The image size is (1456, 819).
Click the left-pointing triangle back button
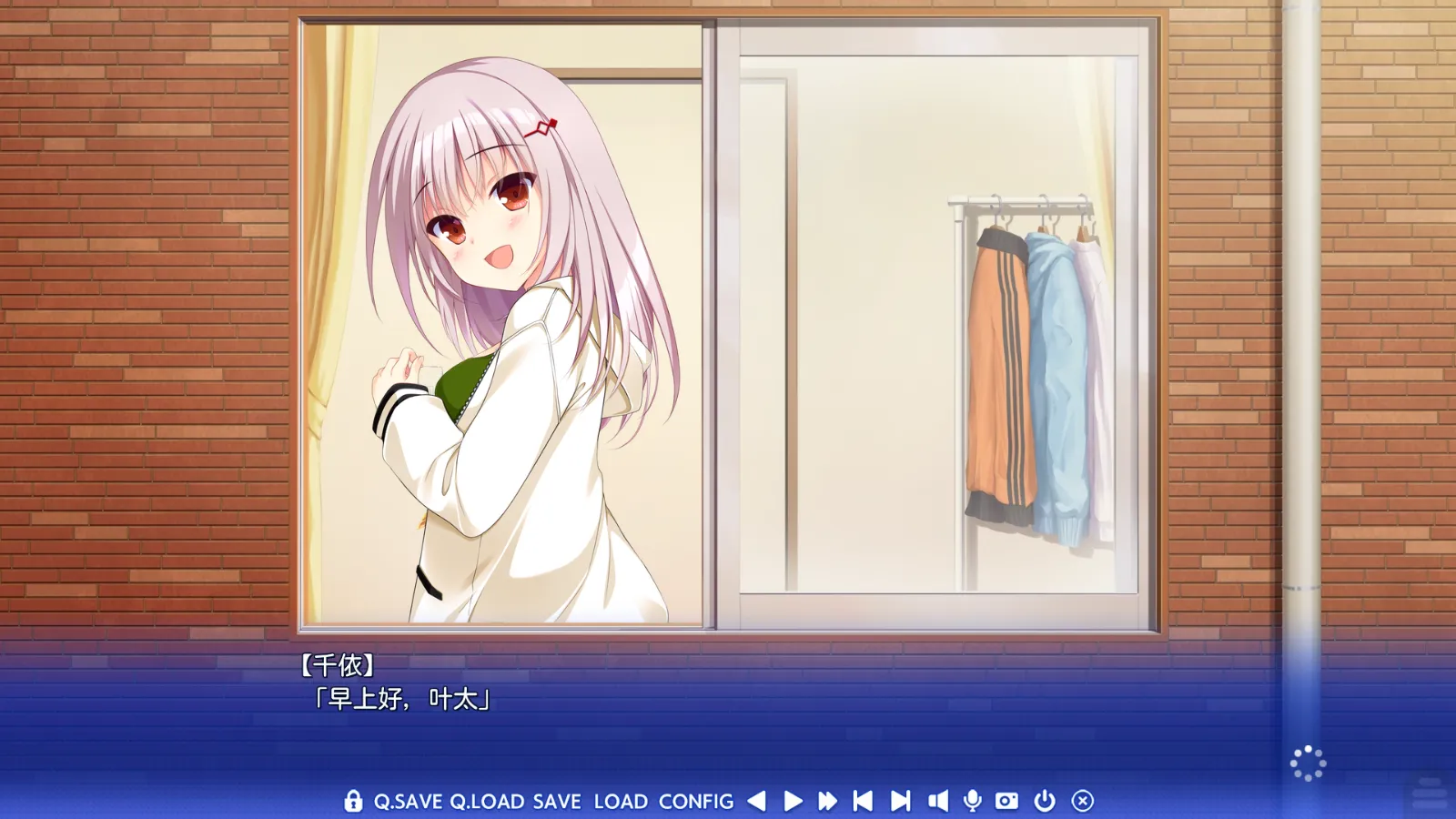[756, 801]
